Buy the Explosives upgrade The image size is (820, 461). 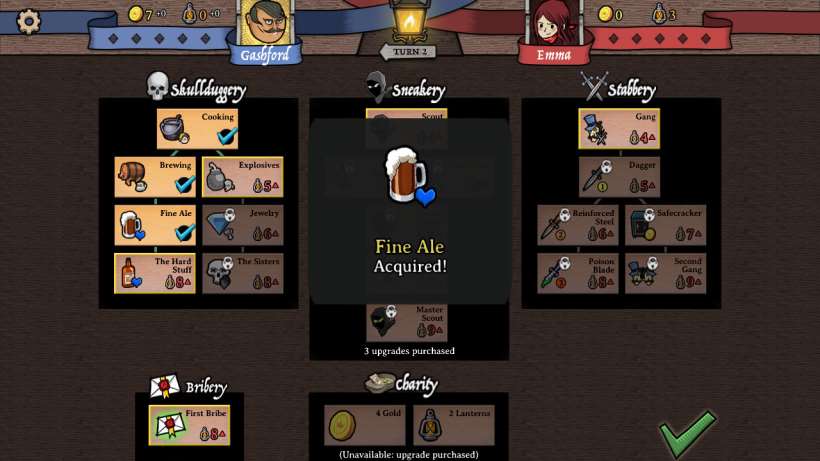click(x=243, y=177)
